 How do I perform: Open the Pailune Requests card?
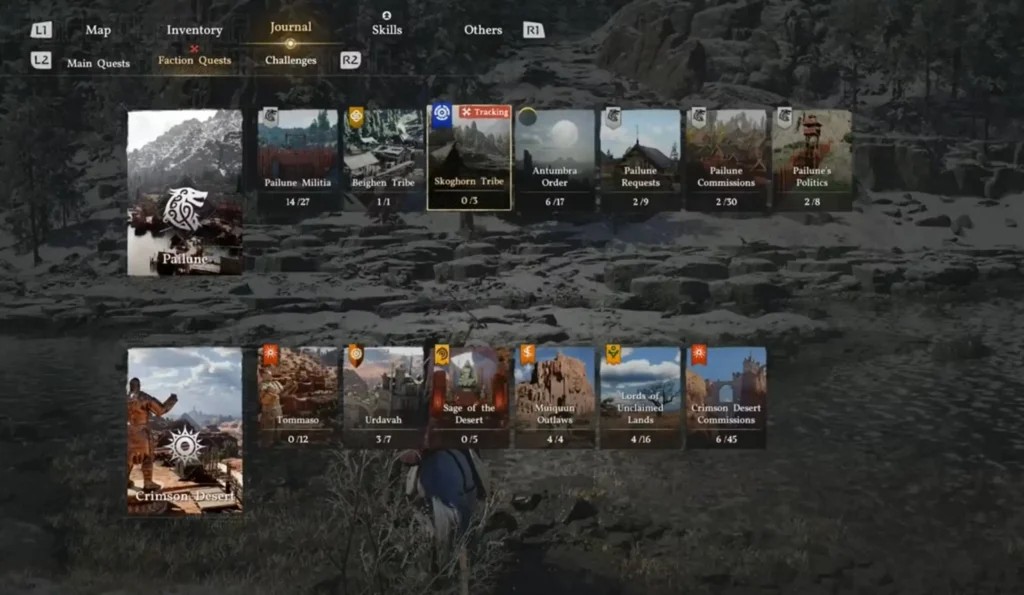point(641,158)
